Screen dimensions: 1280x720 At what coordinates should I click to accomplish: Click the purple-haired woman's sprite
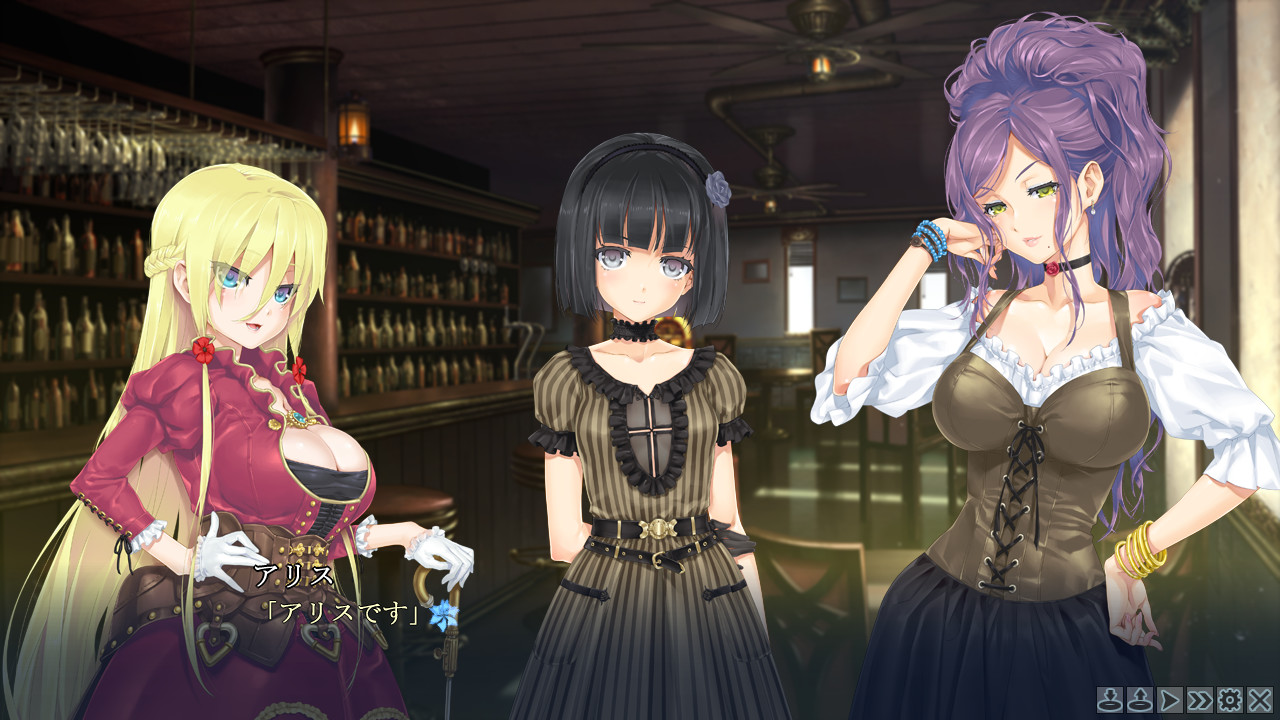1030,400
